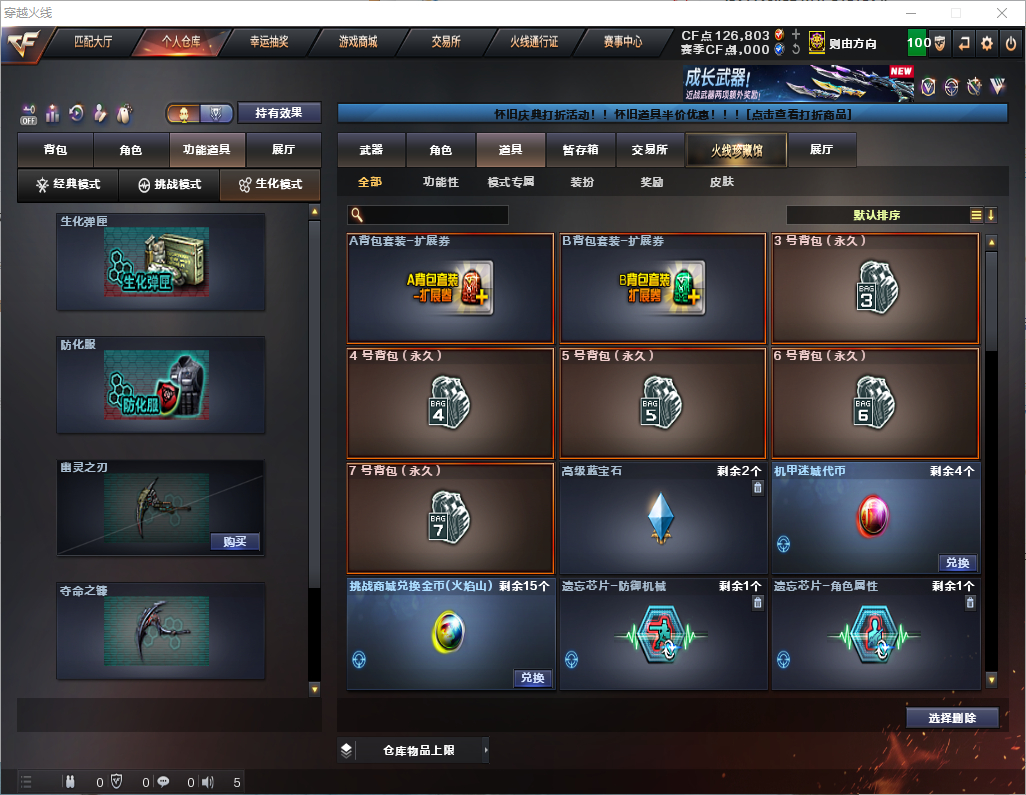Click the gear settings icon

[x=987, y=43]
